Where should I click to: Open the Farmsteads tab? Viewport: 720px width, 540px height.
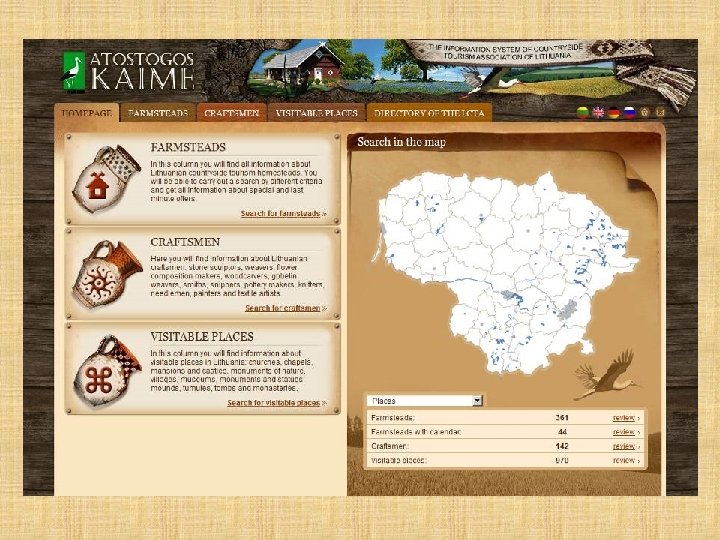click(158, 113)
